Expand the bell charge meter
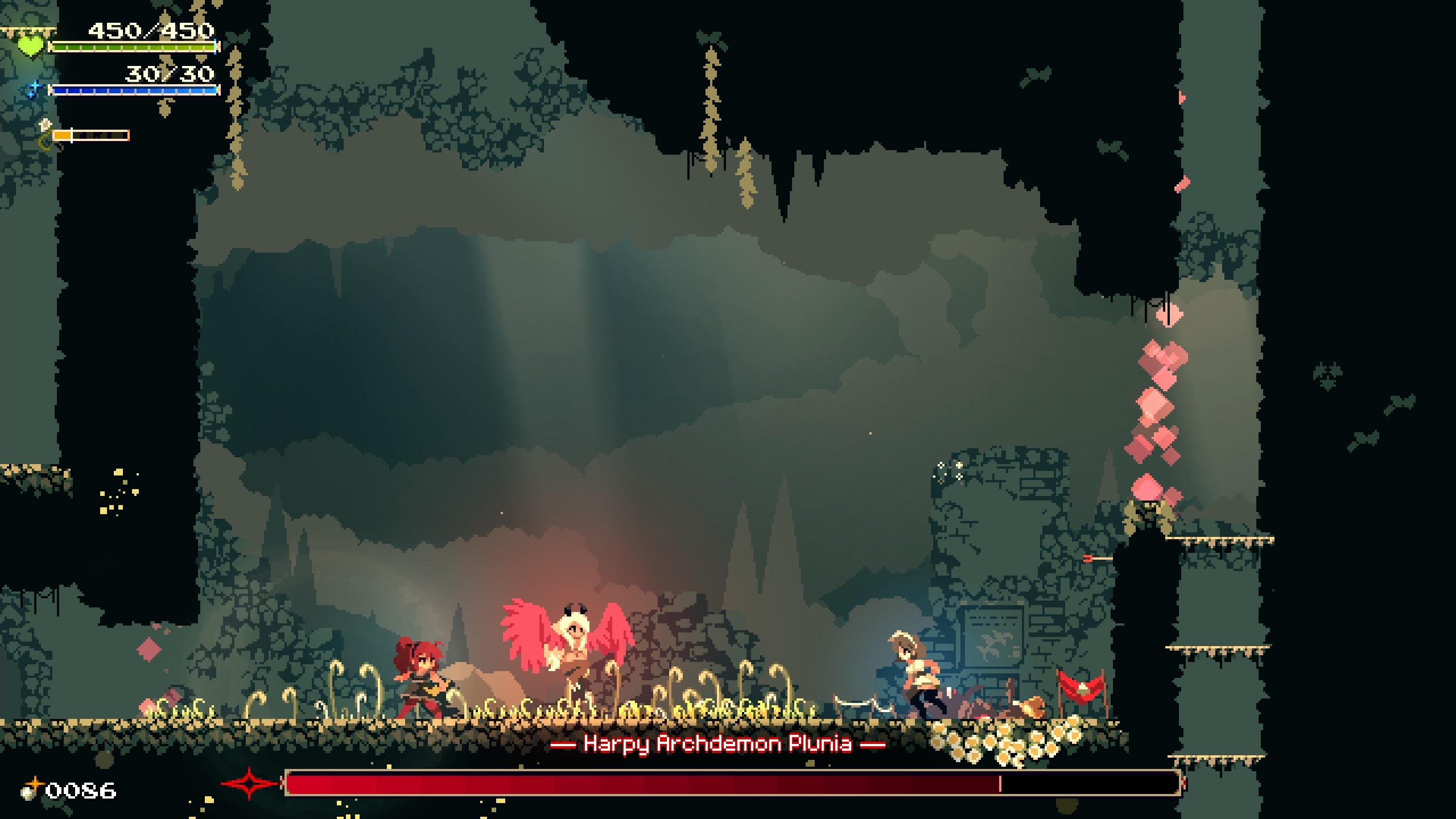Screen dimensions: 1456x819 click(x=91, y=136)
